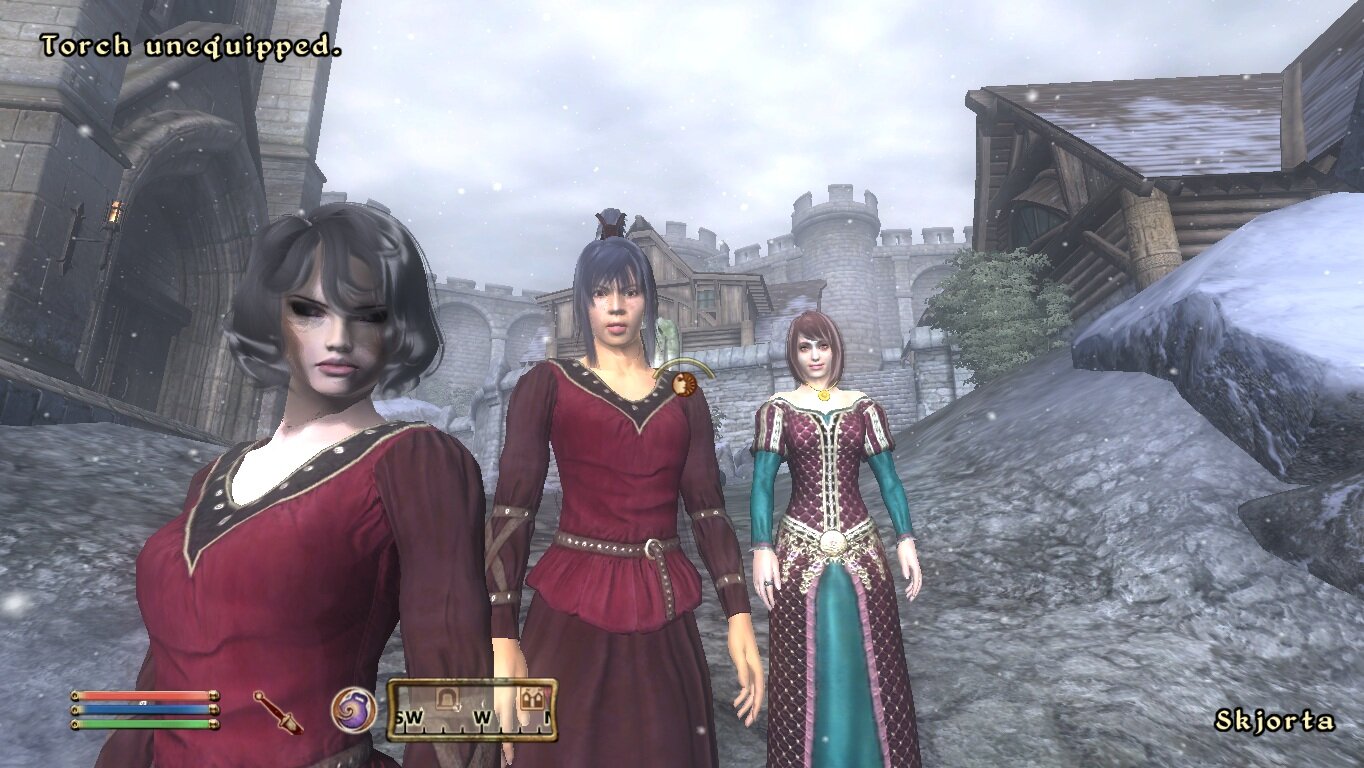Click the W direction label on the compass

tap(483, 716)
